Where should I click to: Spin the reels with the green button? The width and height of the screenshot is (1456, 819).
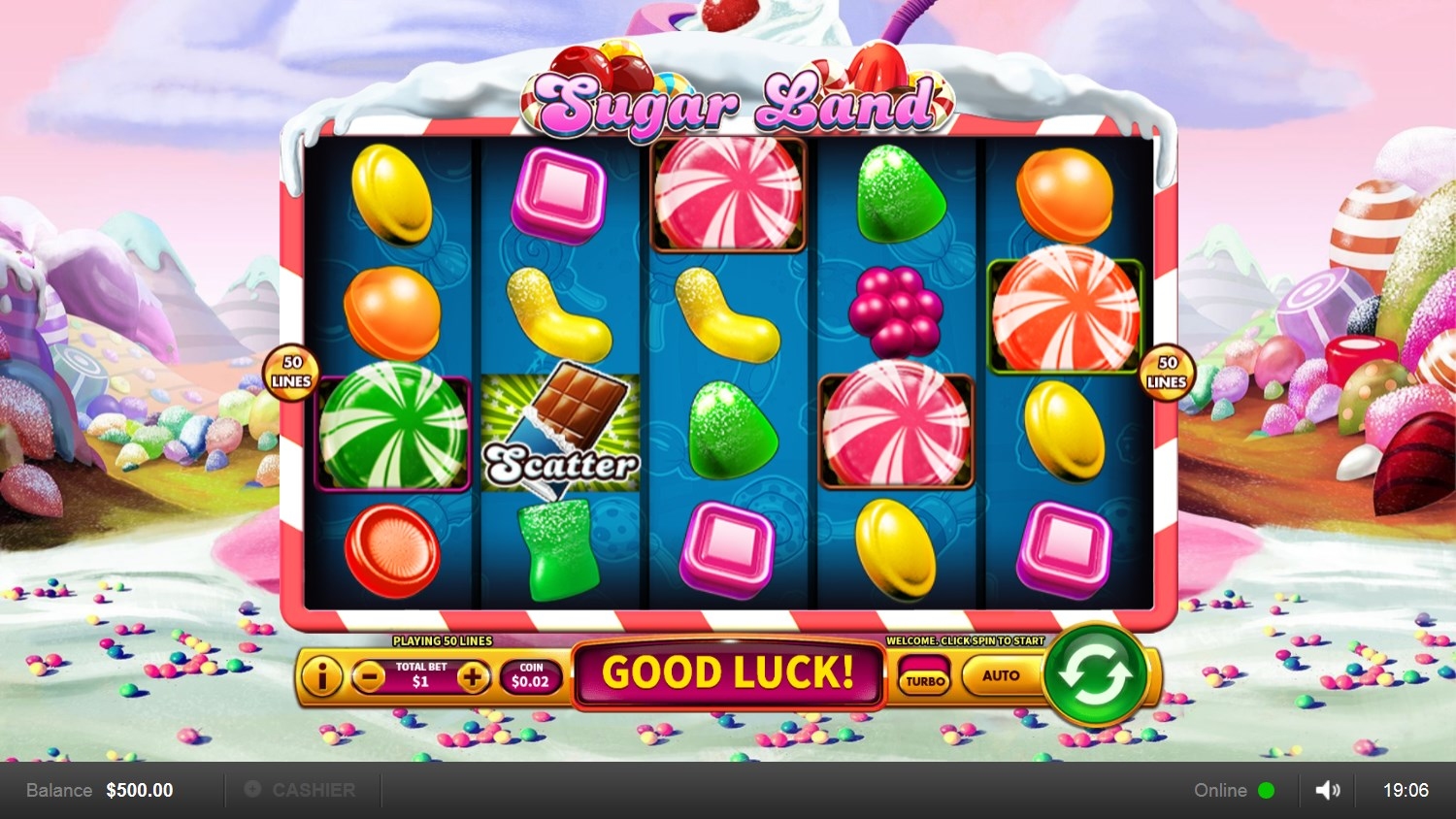point(1095,674)
